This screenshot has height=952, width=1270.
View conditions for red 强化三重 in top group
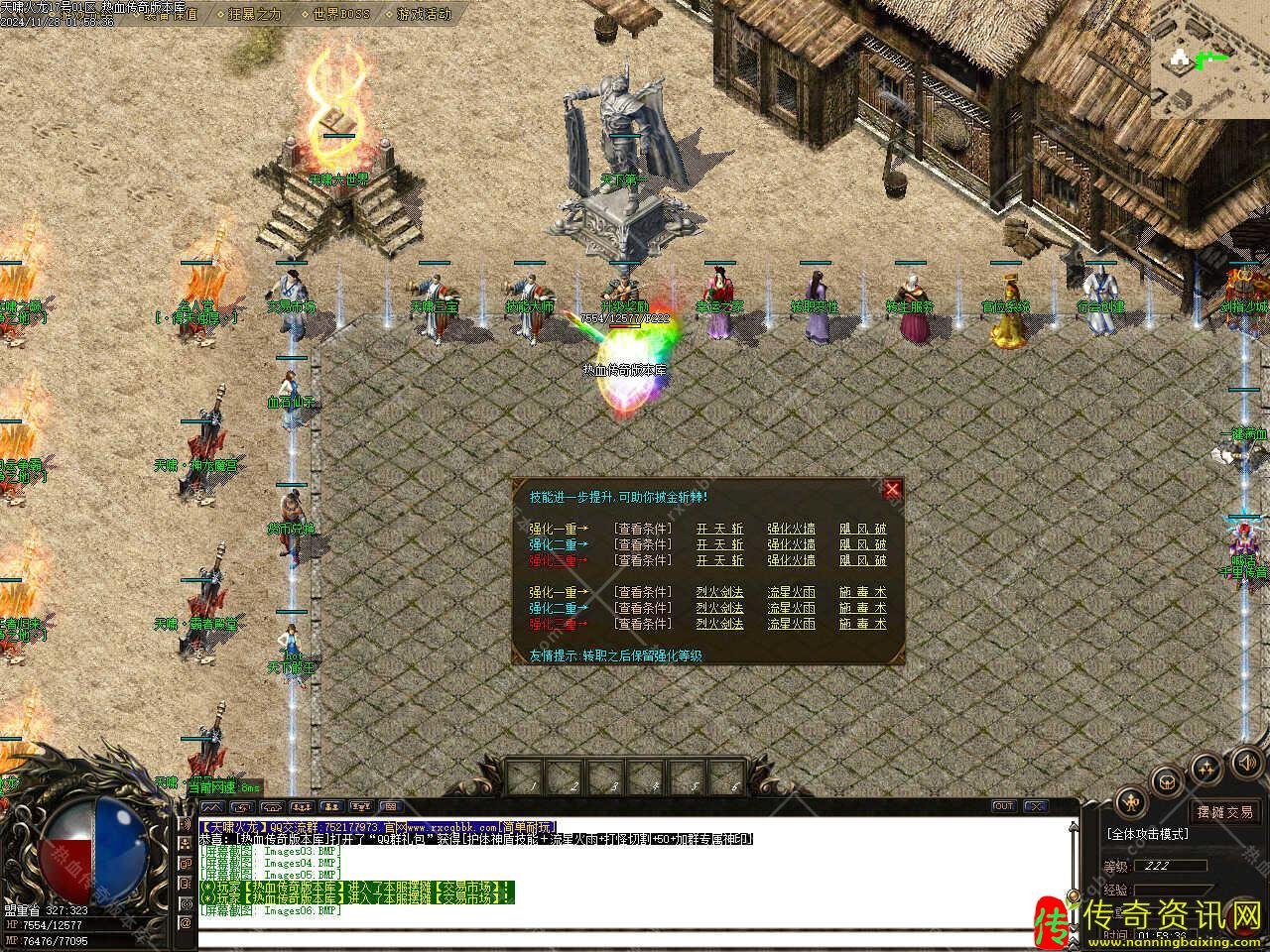pyautogui.click(x=642, y=560)
